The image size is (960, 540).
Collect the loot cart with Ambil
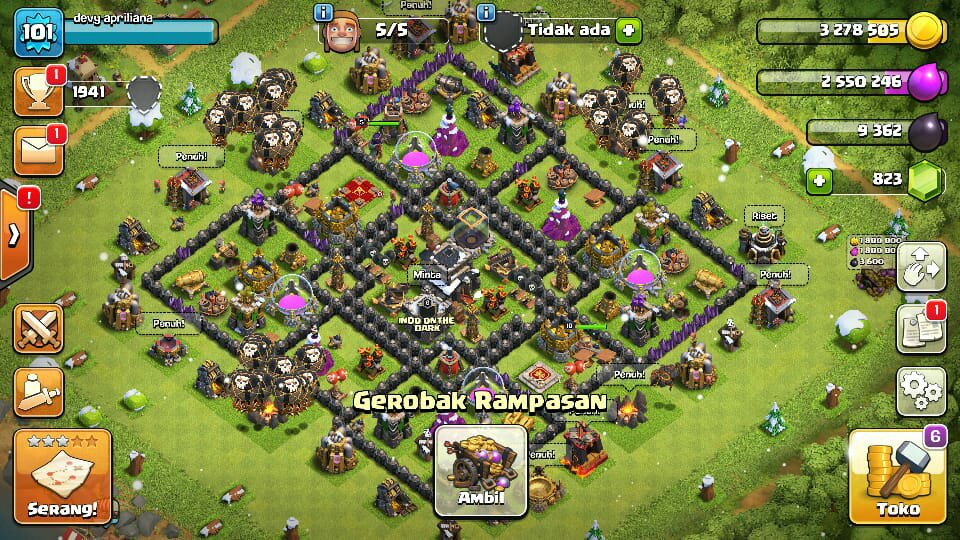point(481,470)
